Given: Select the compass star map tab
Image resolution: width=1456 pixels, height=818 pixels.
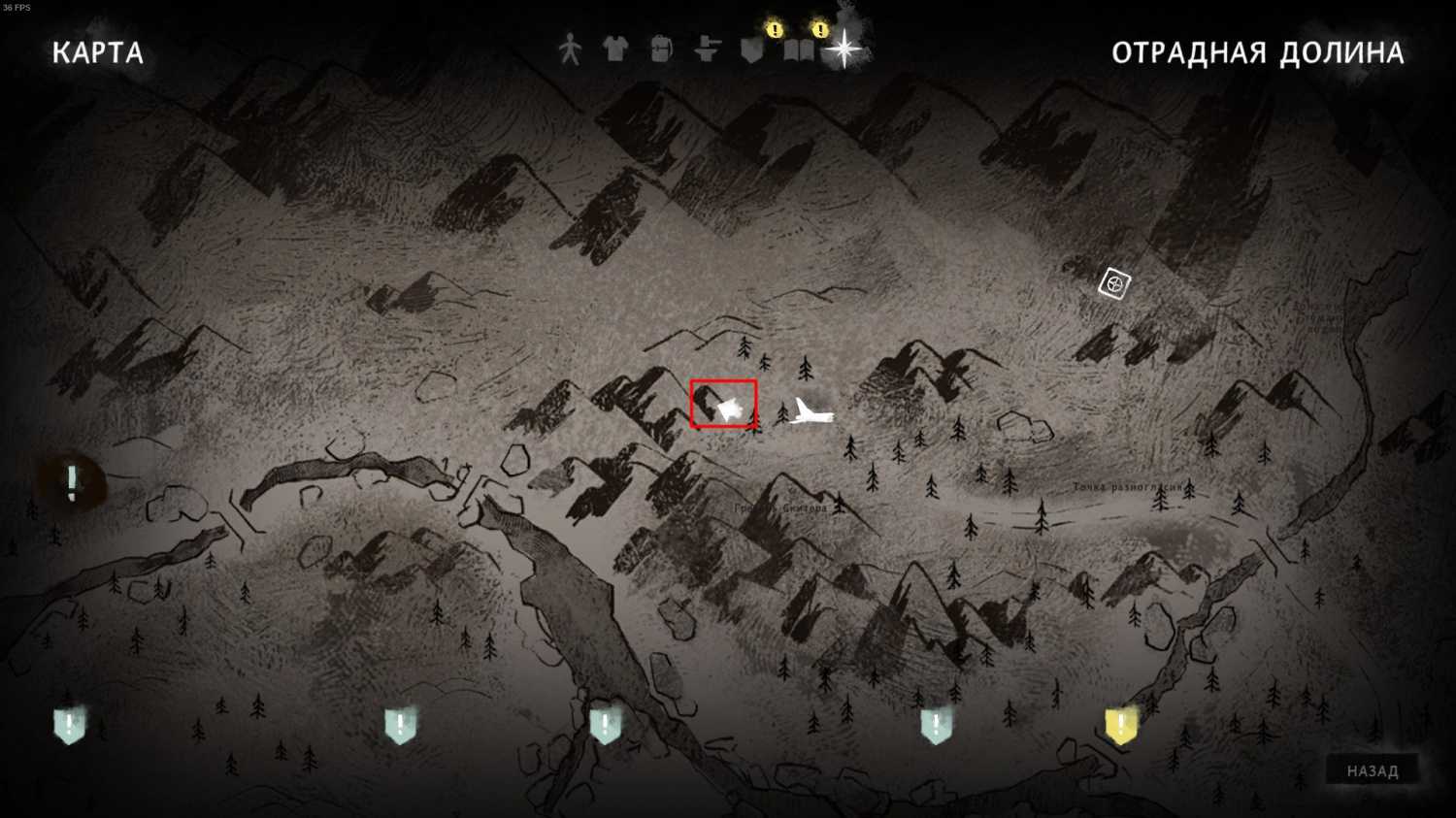Looking at the screenshot, I should tap(844, 49).
